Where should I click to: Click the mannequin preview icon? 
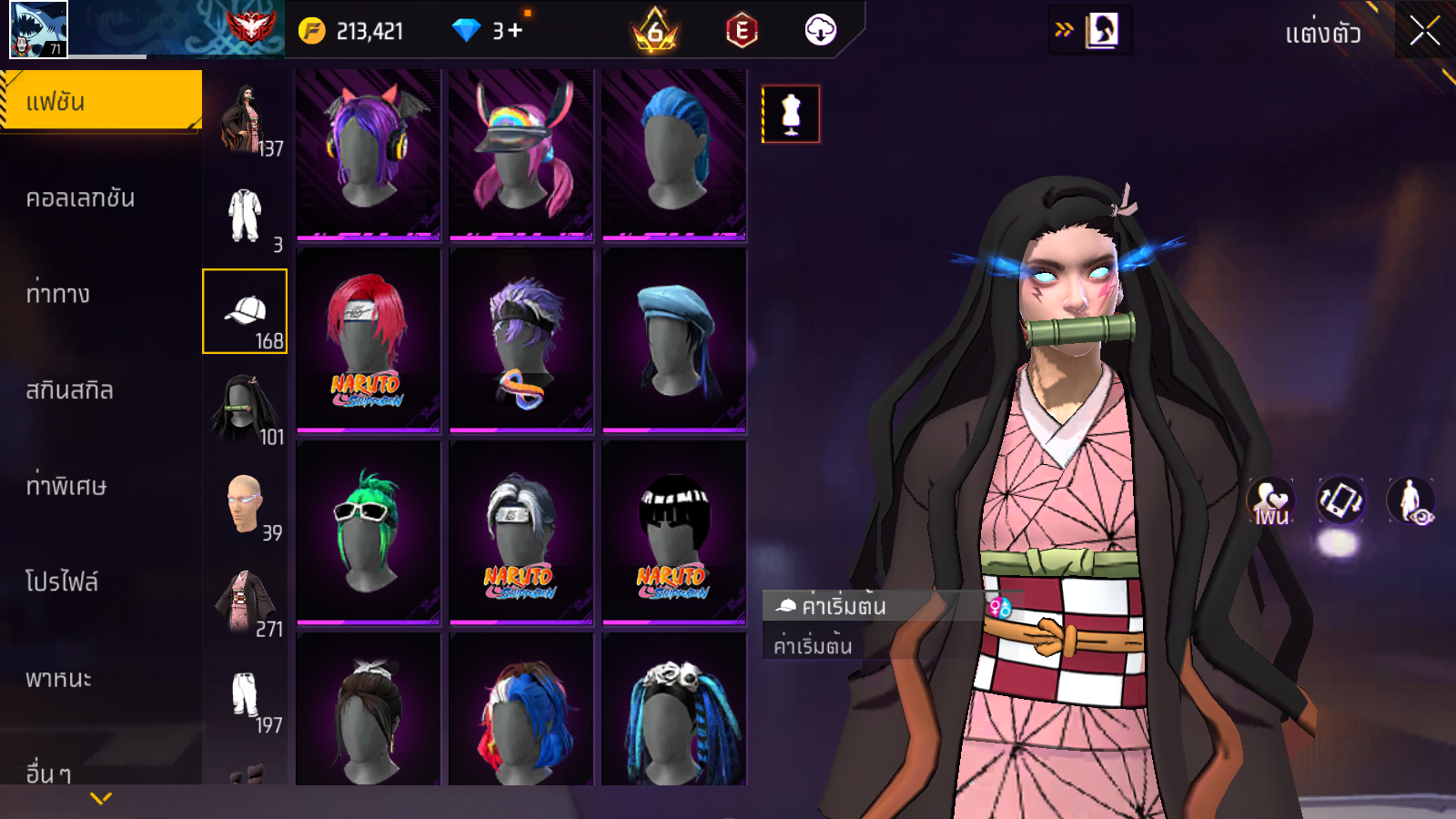791,115
